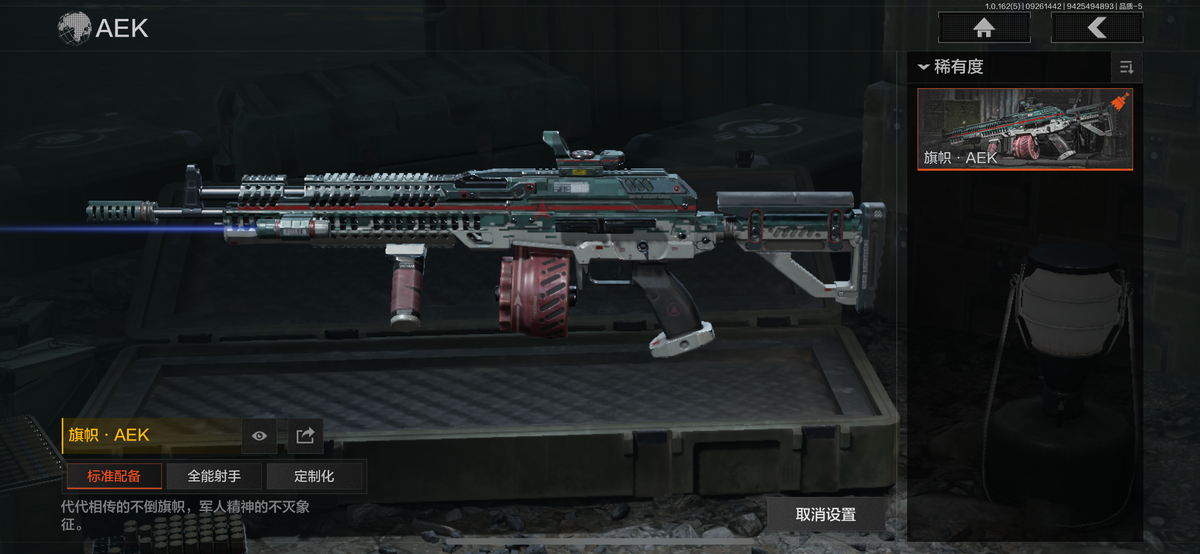This screenshot has width=1200, height=554.
Task: Switch to the 全能射手 tab
Action: coord(214,476)
